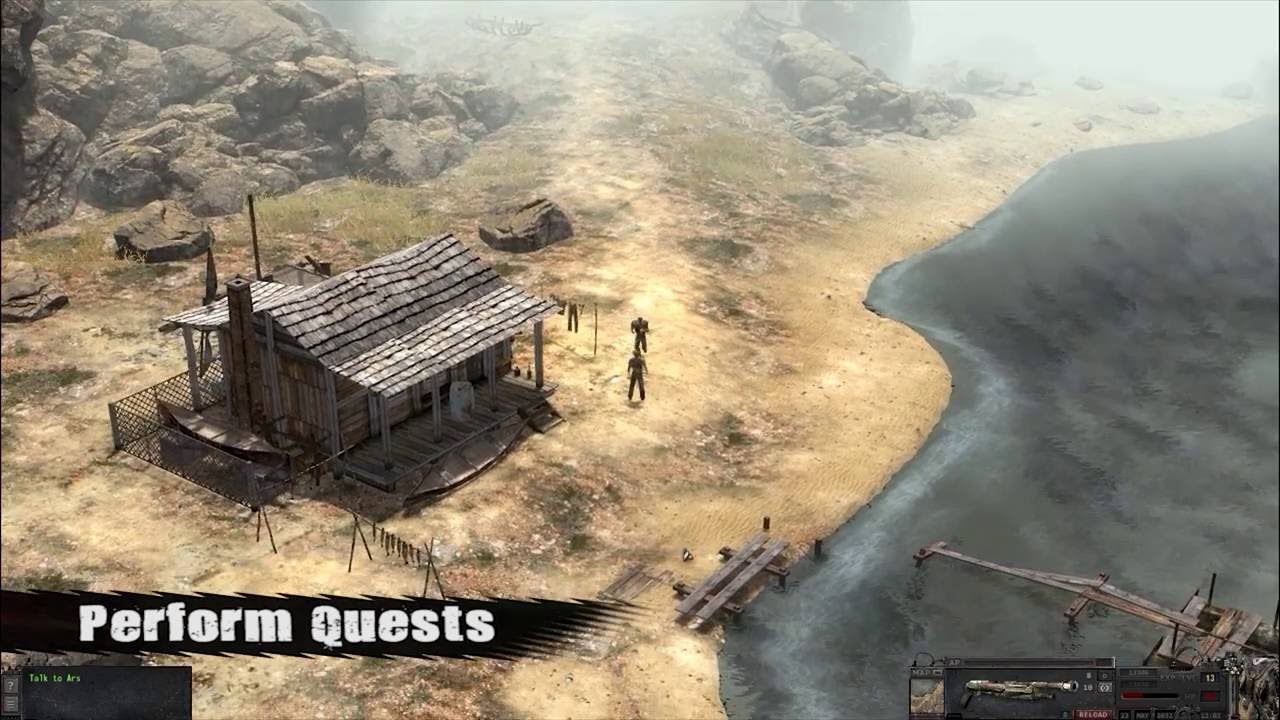Click the date display showing 23 MAY 2032
The image size is (1280, 720).
coord(1147,714)
